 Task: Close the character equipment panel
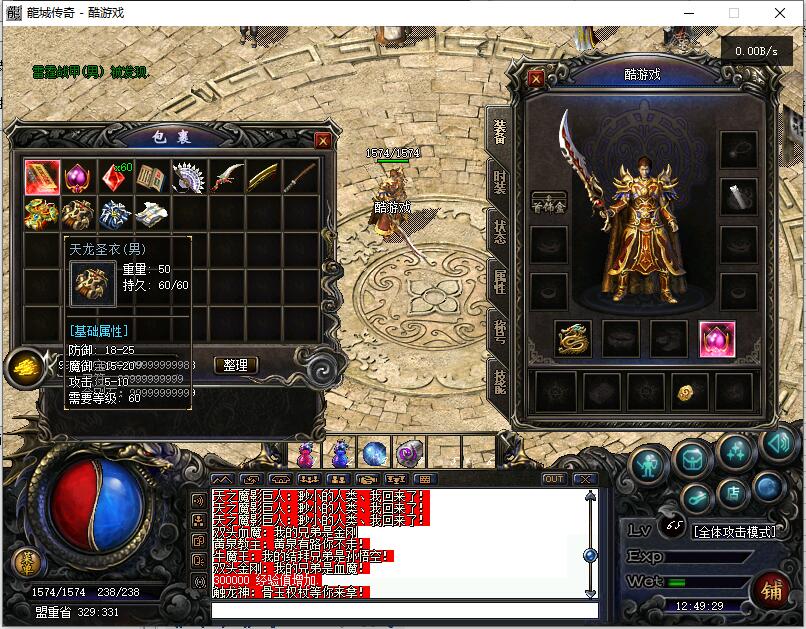(536, 79)
